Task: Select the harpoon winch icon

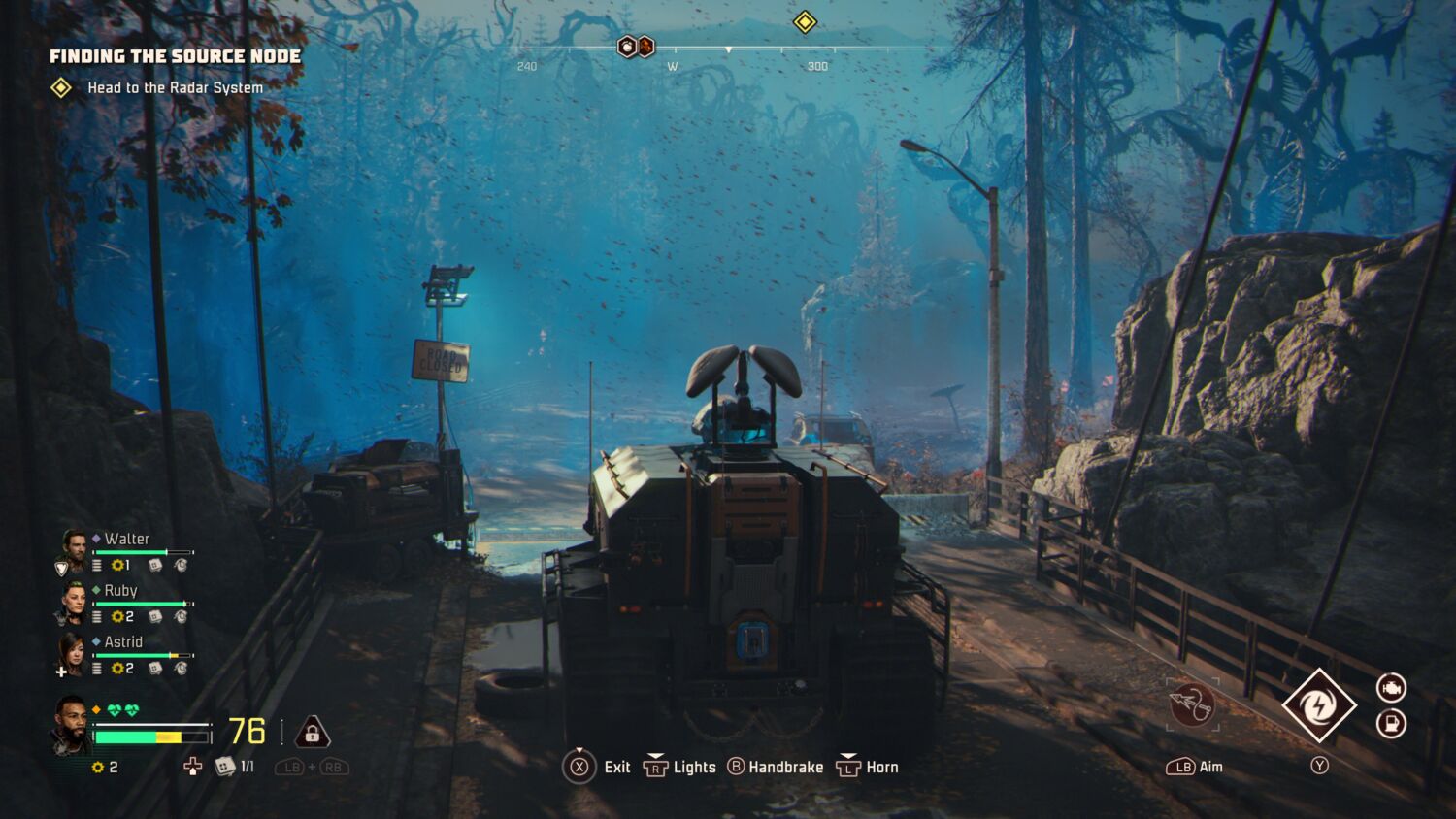Action: 1192,705
